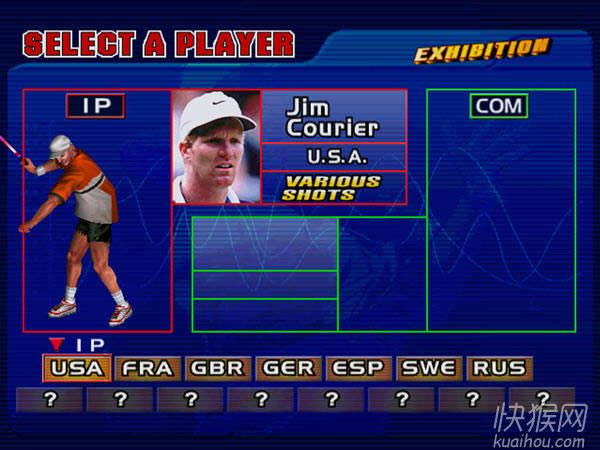Select the RUS country tile
600x450 pixels.
point(498,368)
